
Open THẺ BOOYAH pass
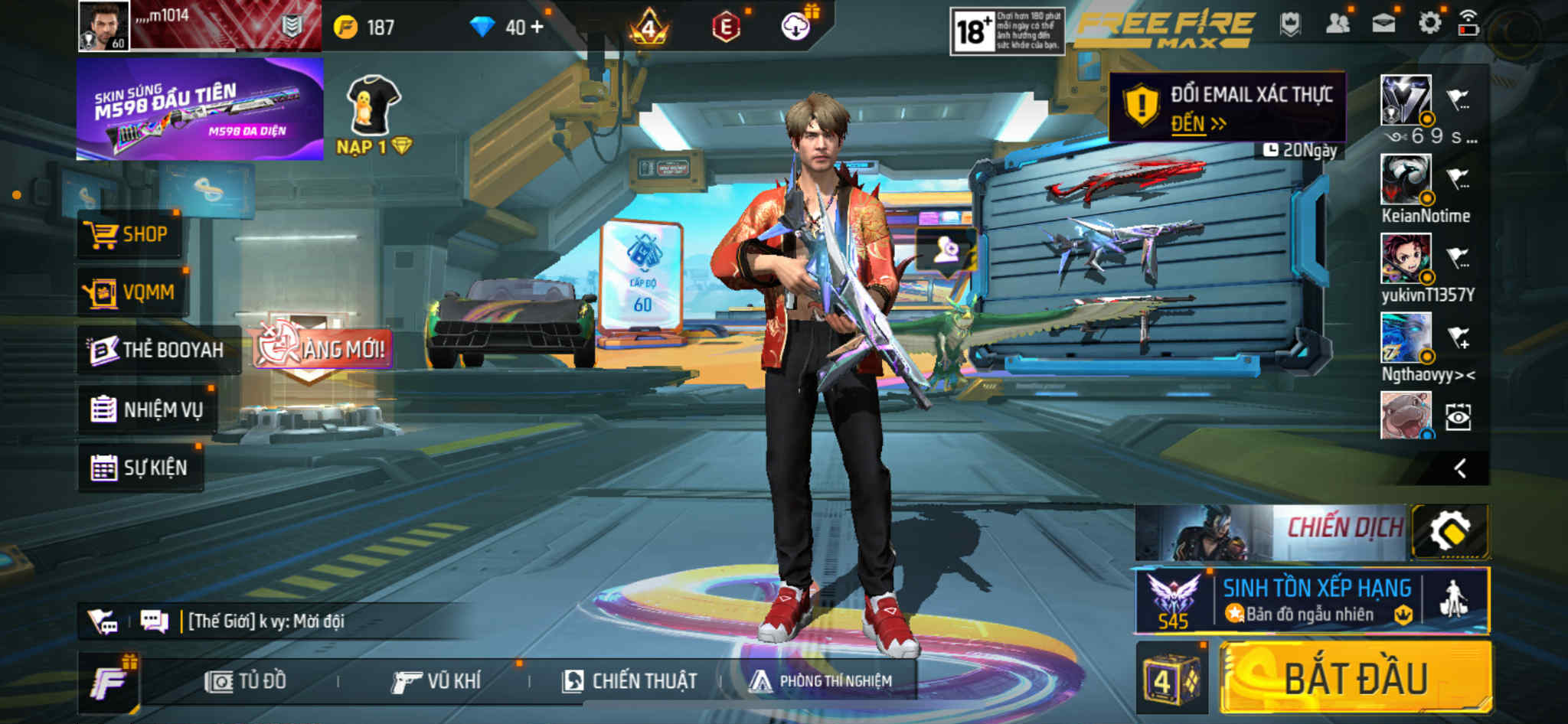point(158,351)
